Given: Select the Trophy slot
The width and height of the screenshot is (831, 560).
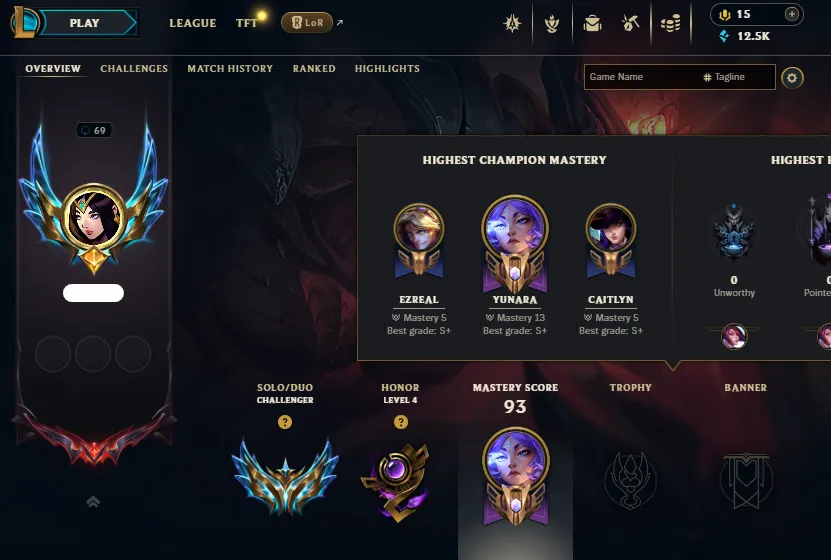Looking at the screenshot, I should (630, 476).
